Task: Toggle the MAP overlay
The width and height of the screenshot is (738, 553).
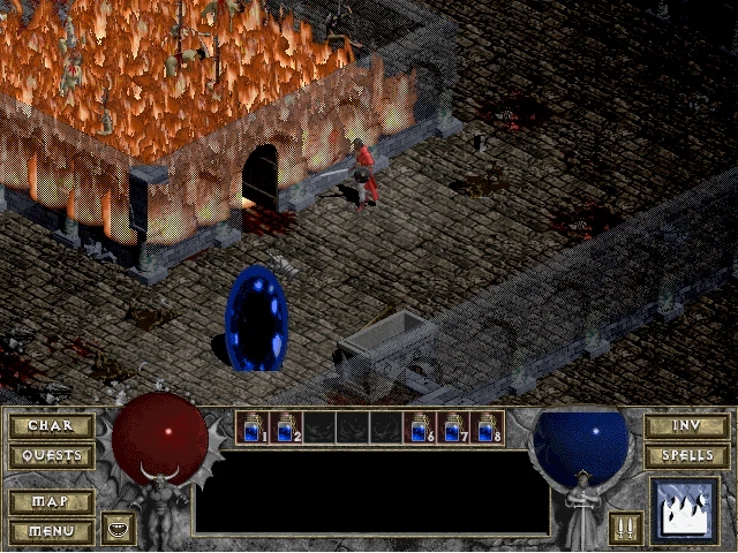Action: point(51,501)
